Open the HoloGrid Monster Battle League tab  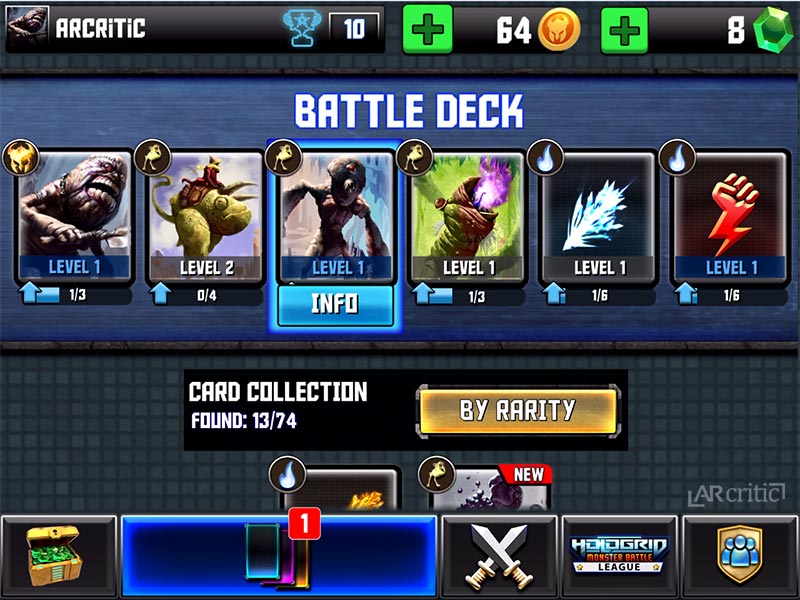coord(619,557)
